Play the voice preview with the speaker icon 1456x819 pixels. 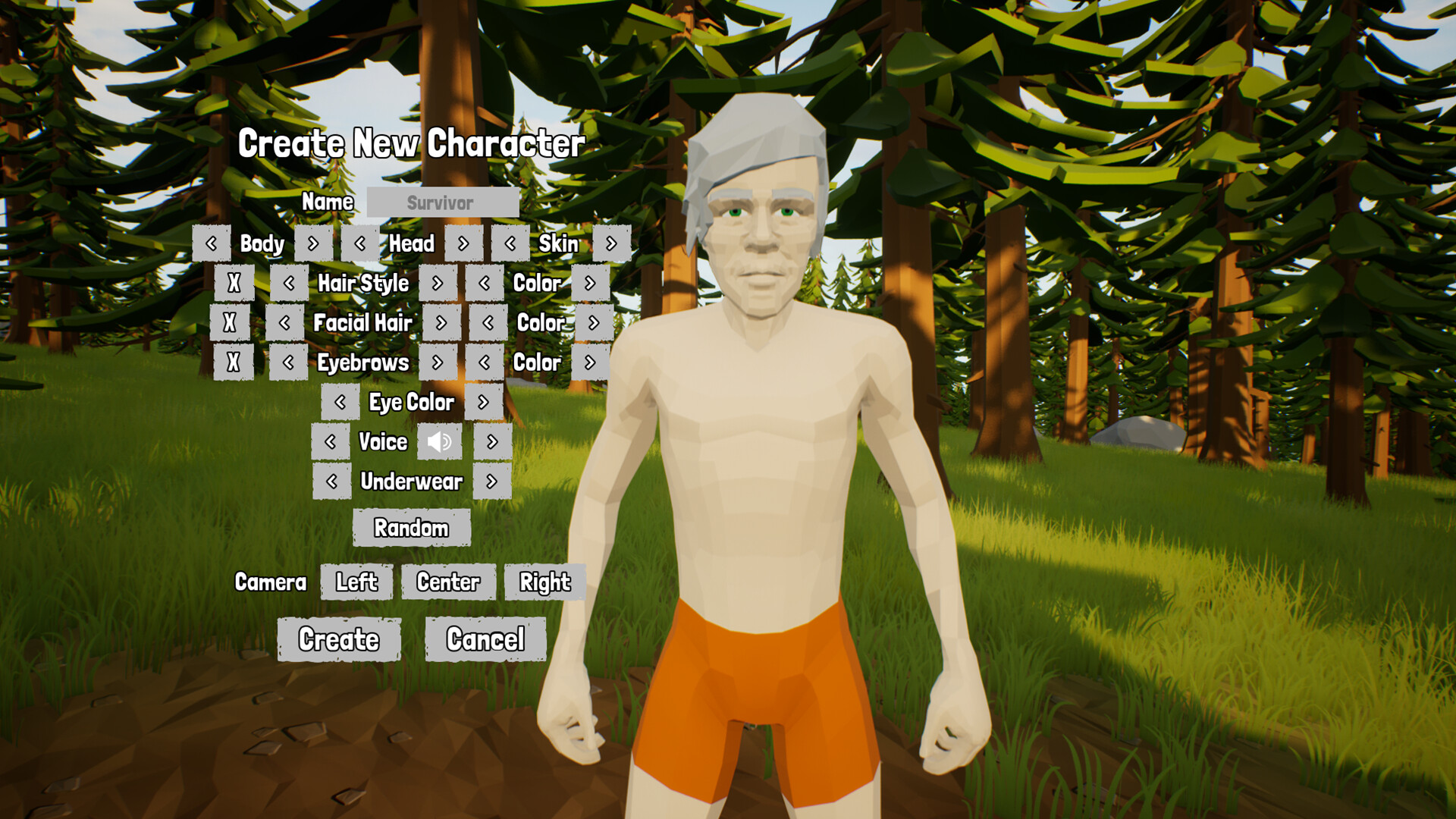click(440, 442)
